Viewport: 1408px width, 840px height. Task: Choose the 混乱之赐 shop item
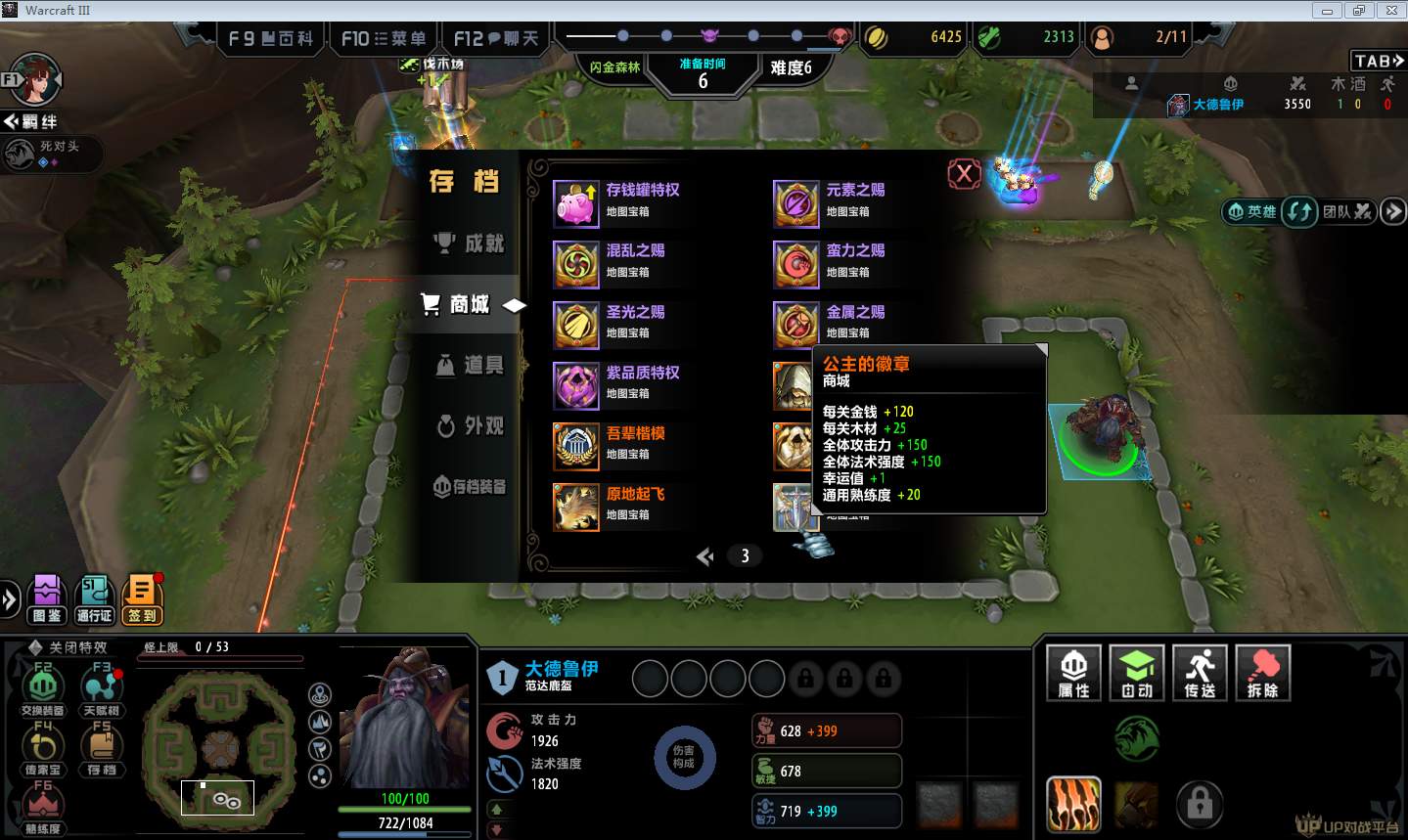(576, 264)
